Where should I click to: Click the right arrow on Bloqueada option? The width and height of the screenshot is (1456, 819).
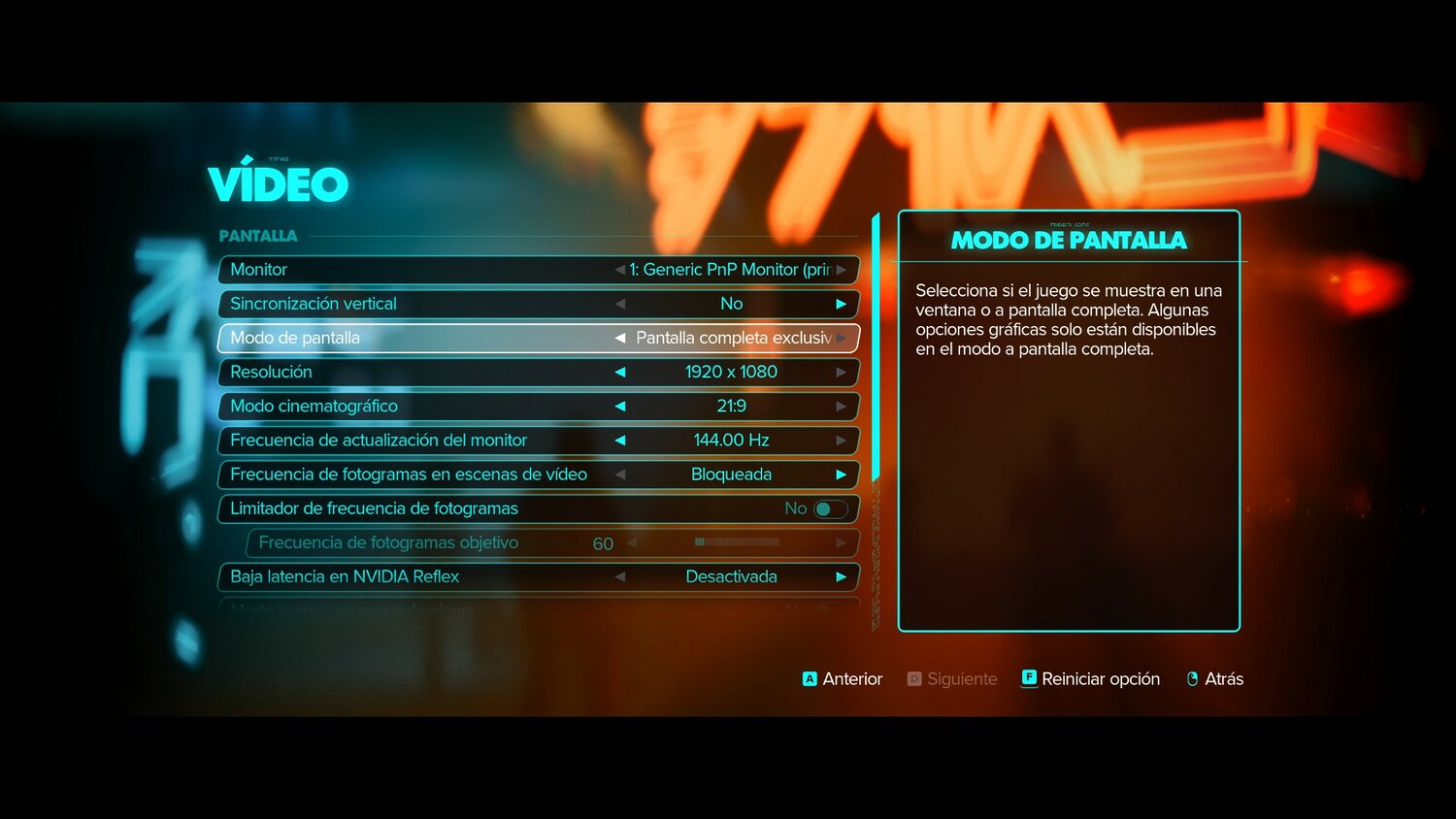pyautogui.click(x=842, y=475)
